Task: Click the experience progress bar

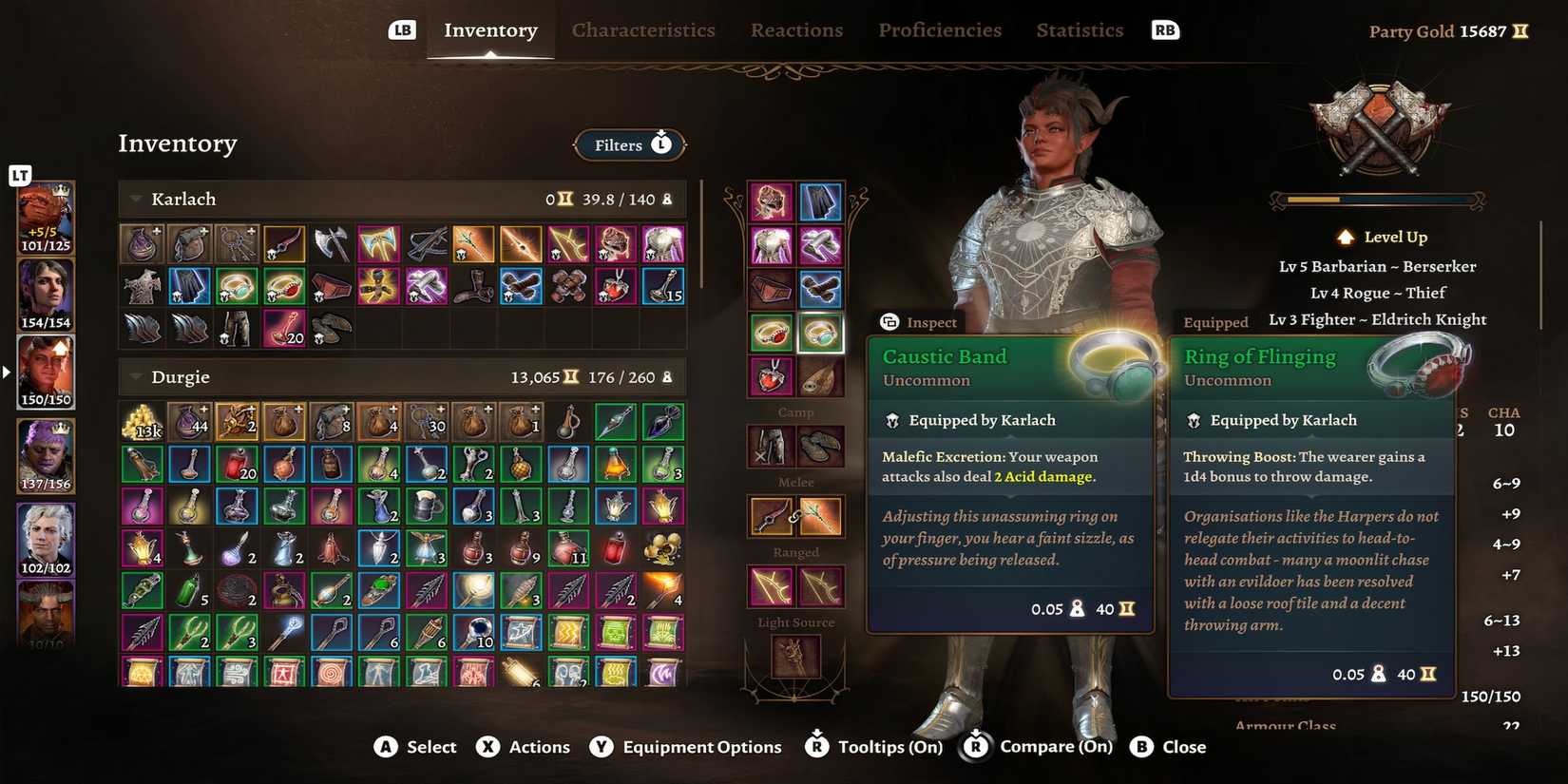Action: pyautogui.click(x=1378, y=201)
